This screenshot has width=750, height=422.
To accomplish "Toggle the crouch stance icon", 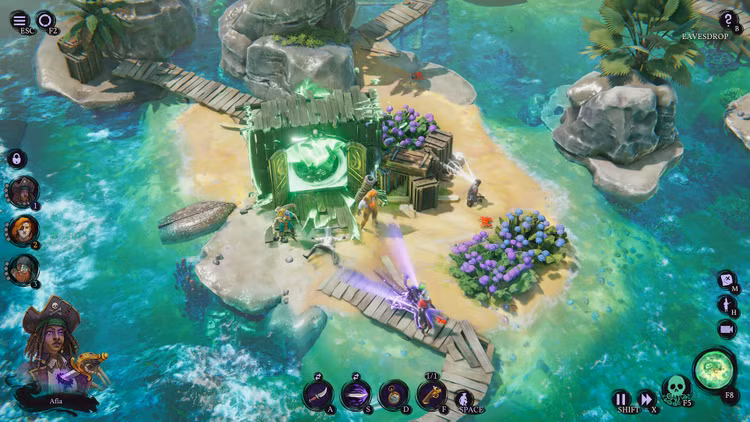I will click(x=467, y=400).
